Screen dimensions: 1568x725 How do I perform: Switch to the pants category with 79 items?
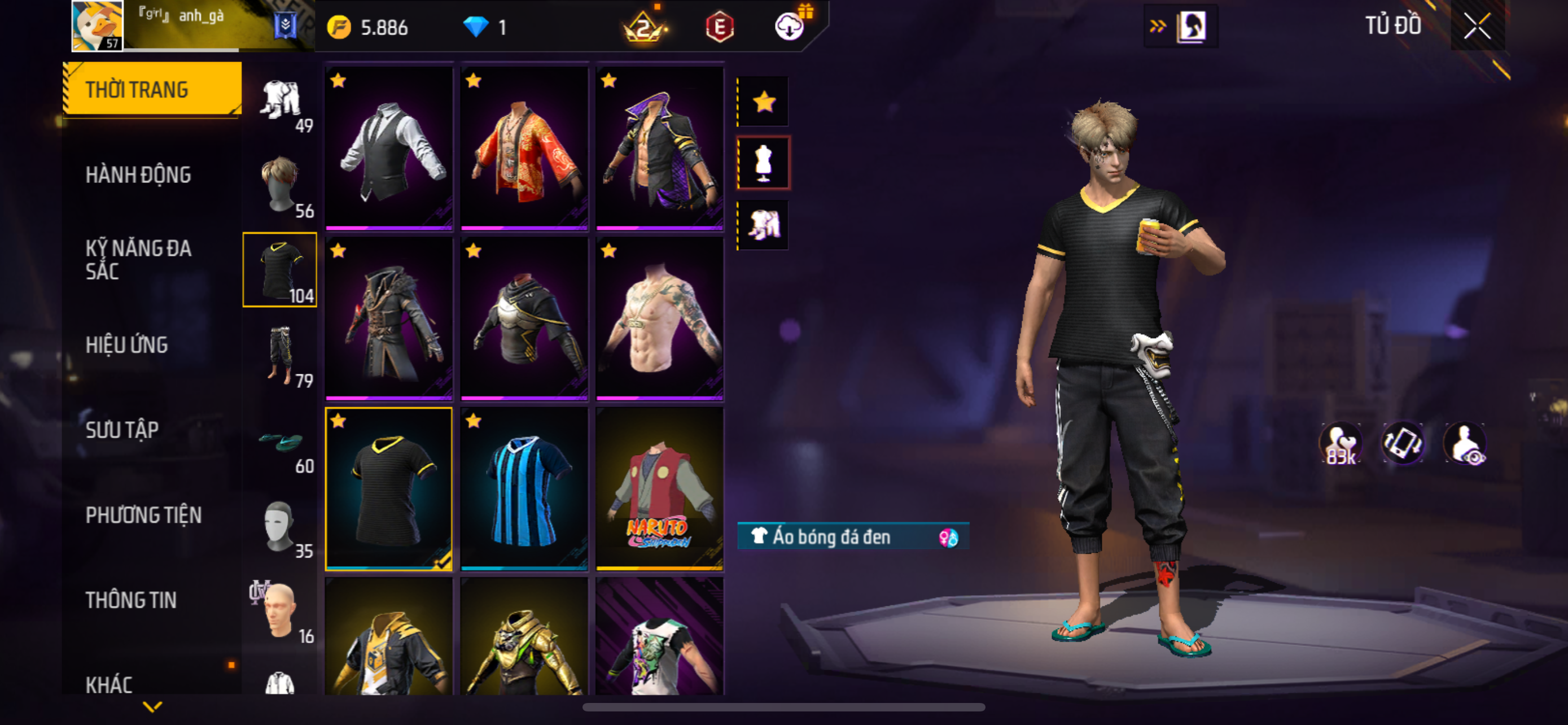coord(280,356)
